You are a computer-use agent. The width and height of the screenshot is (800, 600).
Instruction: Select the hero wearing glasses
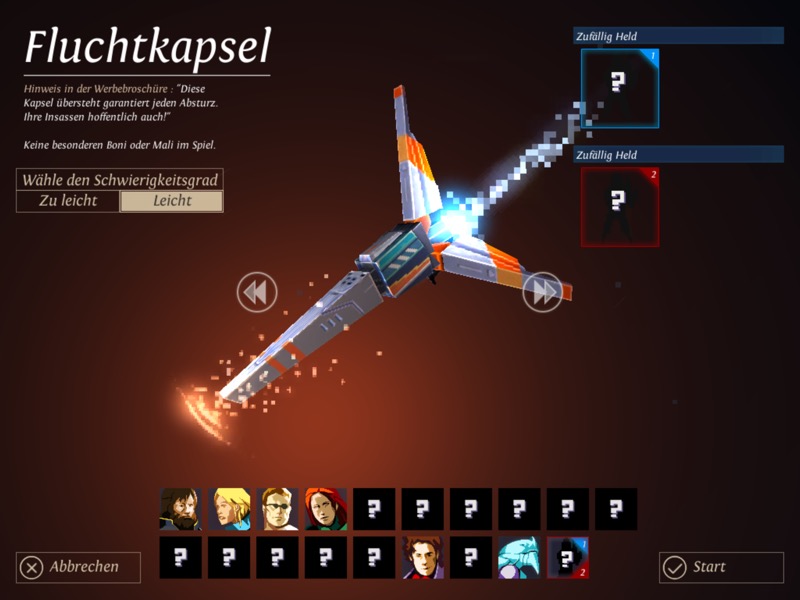278,509
